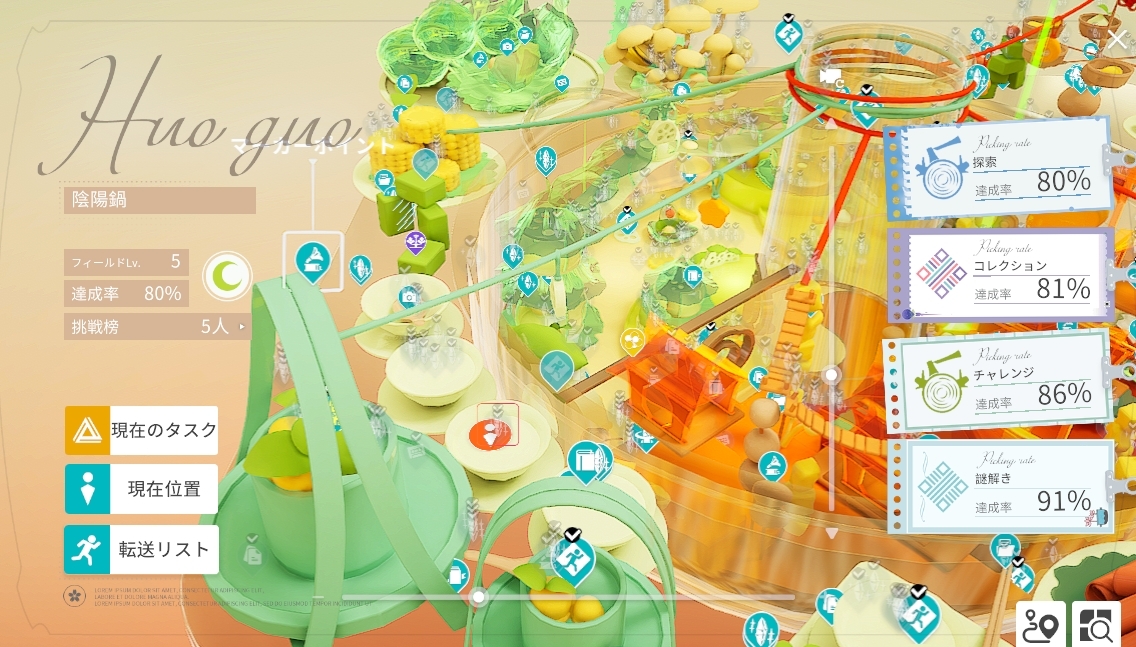Select the 探索 exploration rate card
Screen dimensions: 1136x647
tap(1000, 170)
